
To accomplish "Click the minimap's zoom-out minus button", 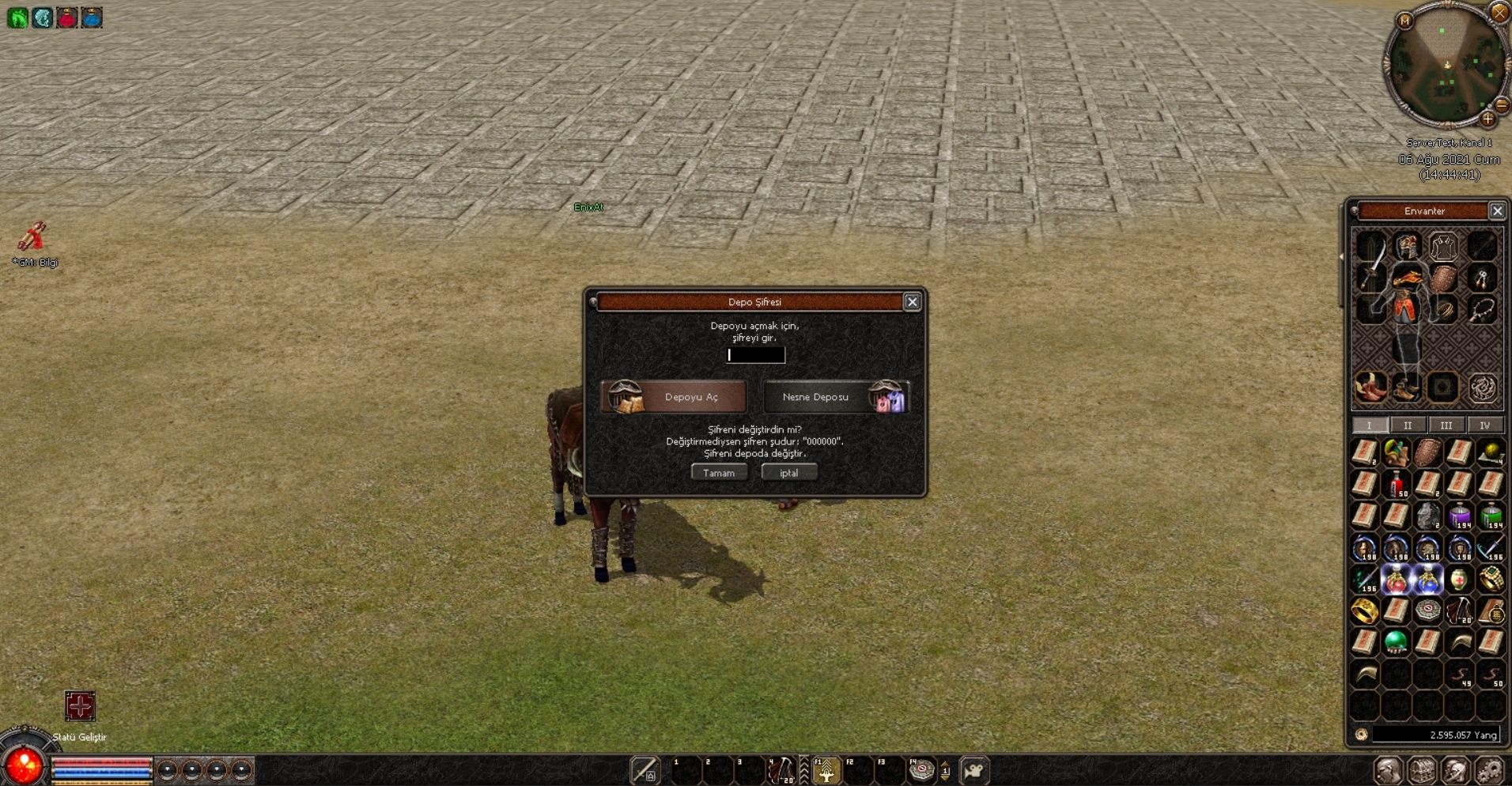I will tap(1501, 104).
